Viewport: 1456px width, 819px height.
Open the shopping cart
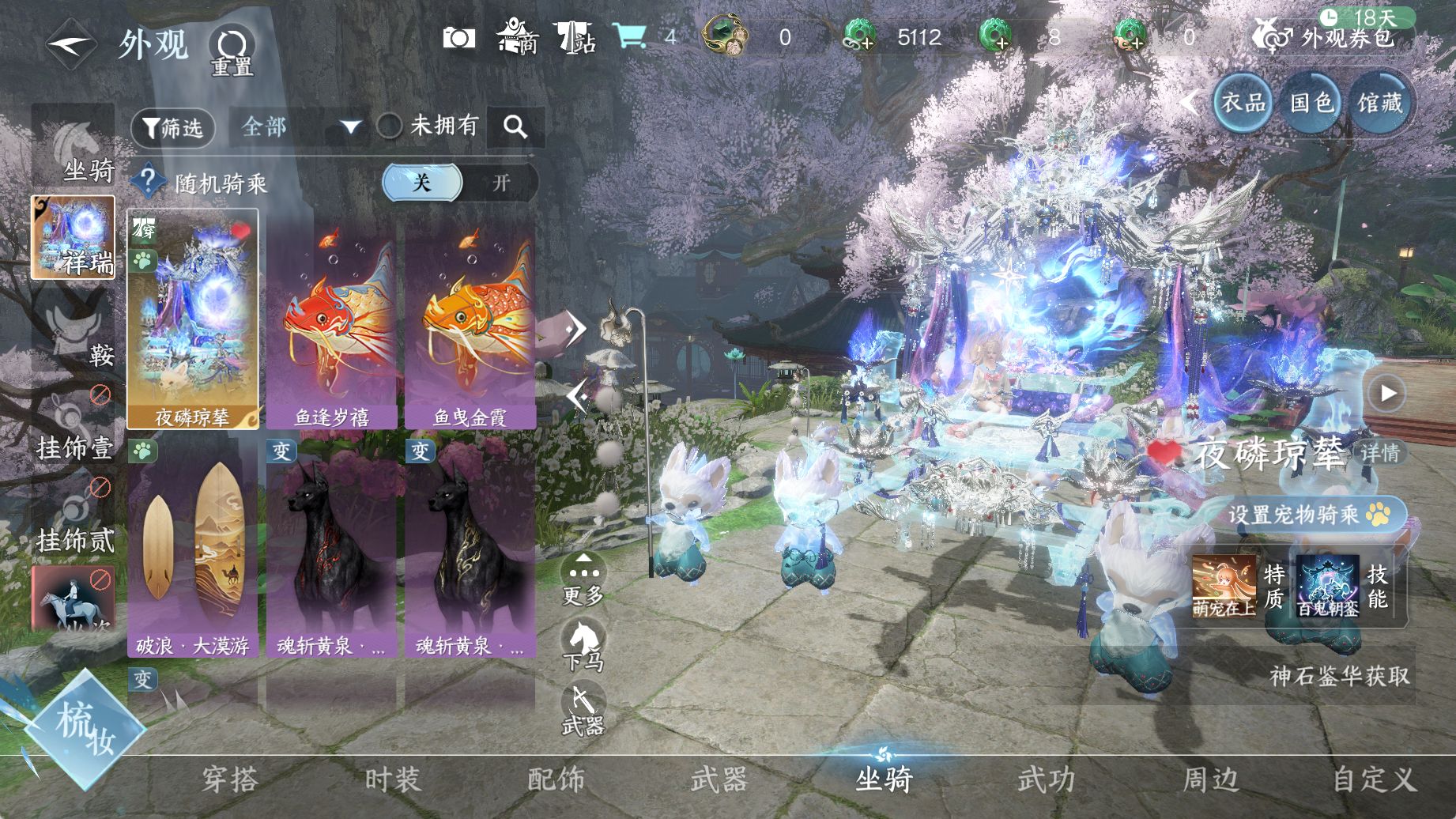[x=629, y=36]
